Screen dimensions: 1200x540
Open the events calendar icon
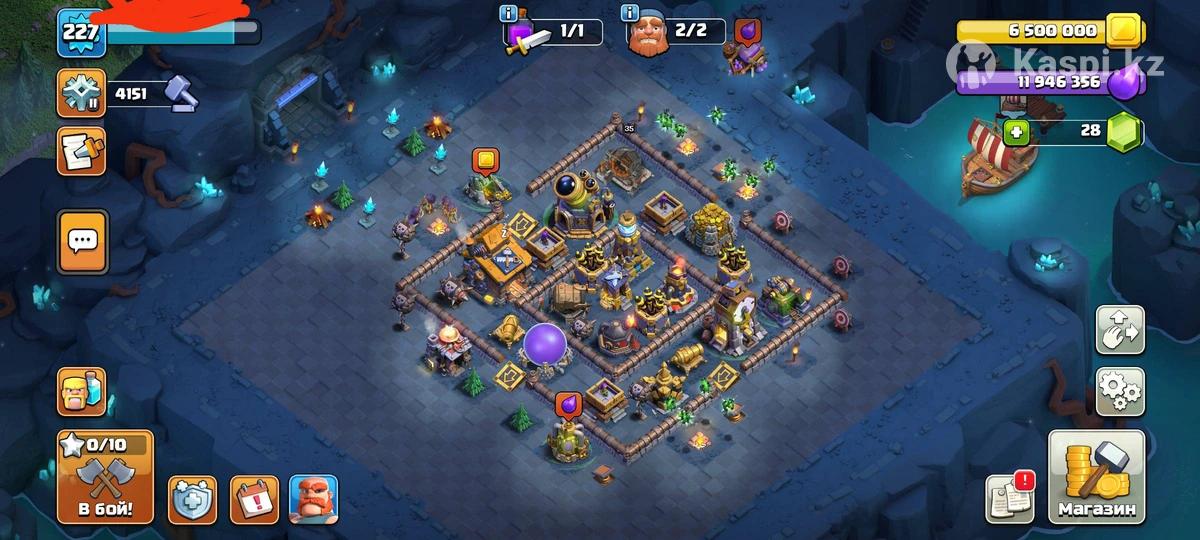pos(254,499)
